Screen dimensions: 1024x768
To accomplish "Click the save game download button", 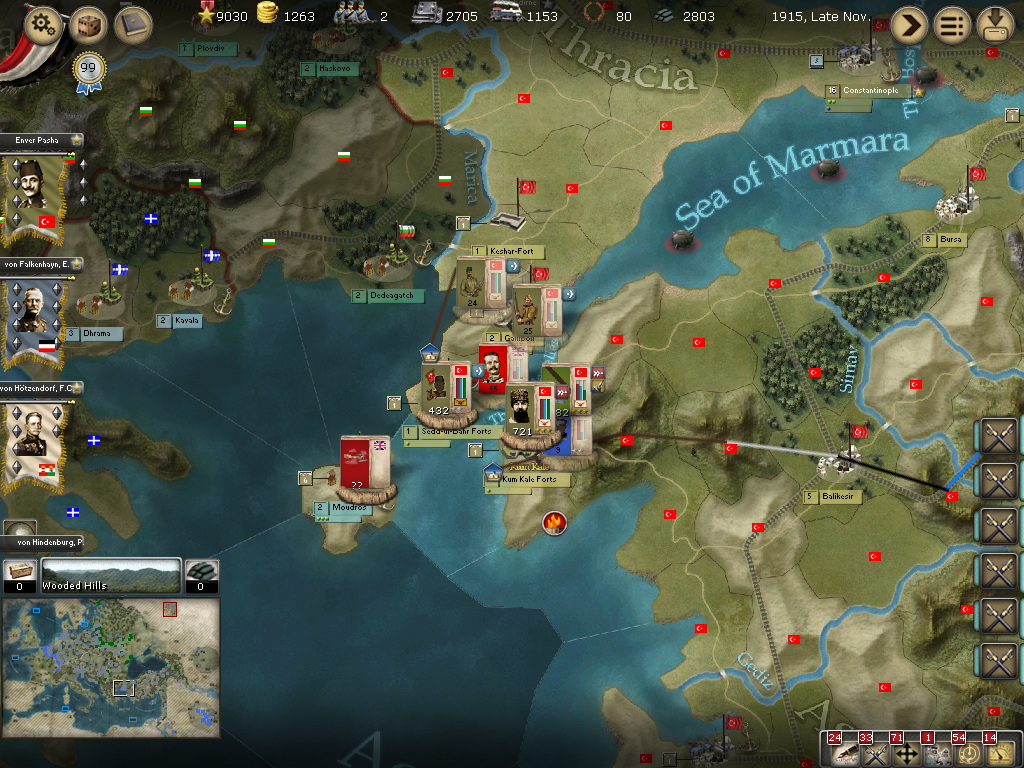I will [x=995, y=25].
